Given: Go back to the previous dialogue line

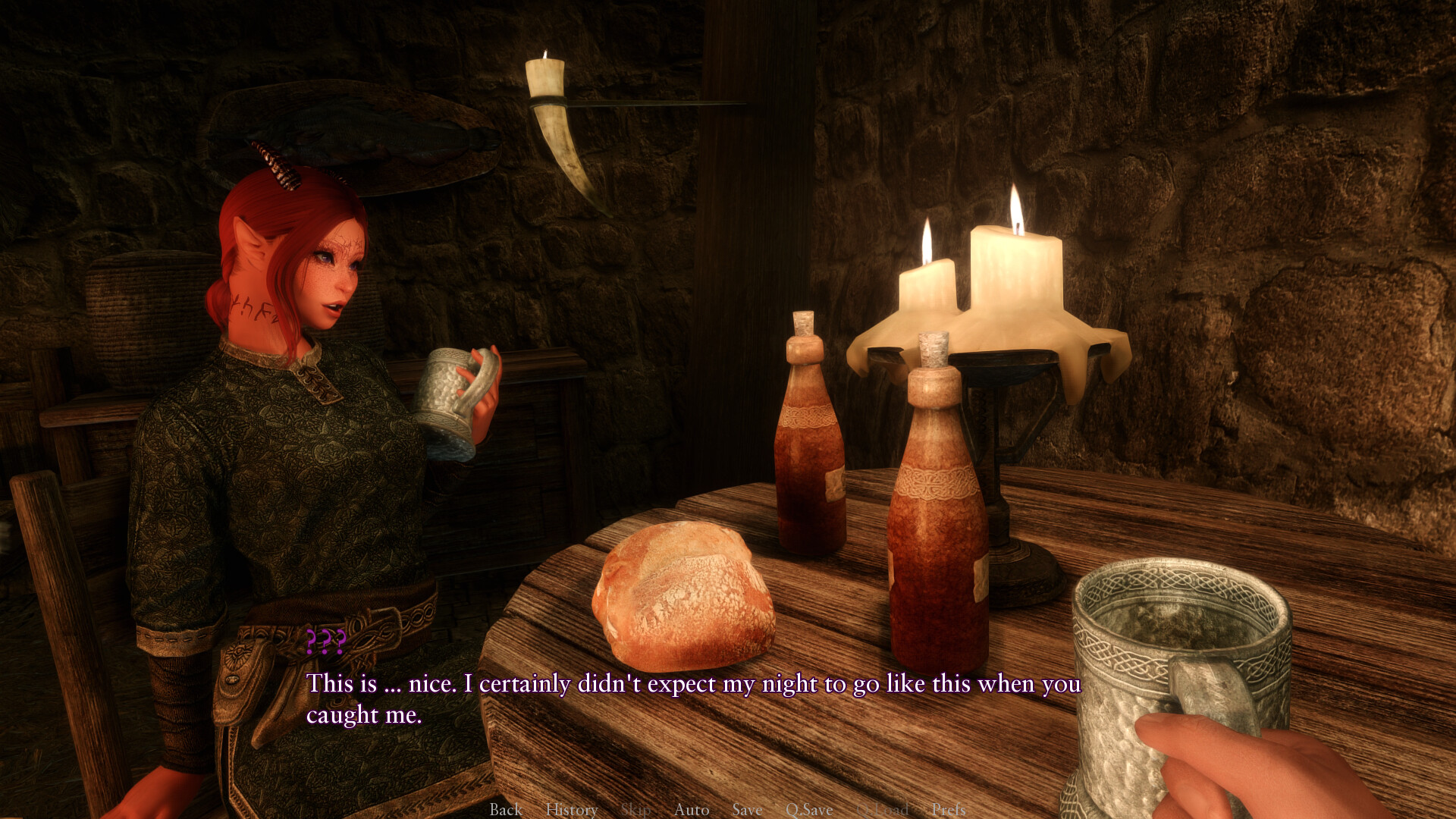Looking at the screenshot, I should pos(506,809).
